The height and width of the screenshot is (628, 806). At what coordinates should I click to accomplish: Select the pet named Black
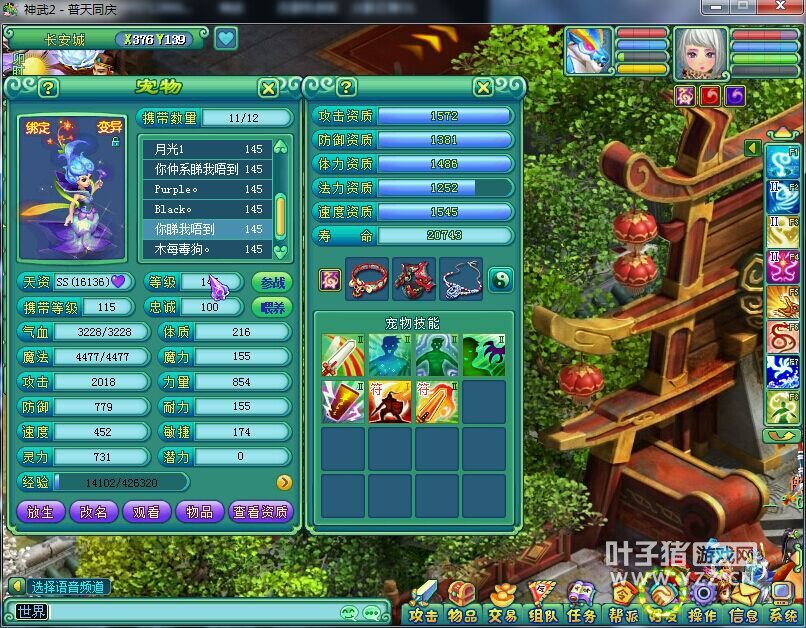[x=207, y=209]
